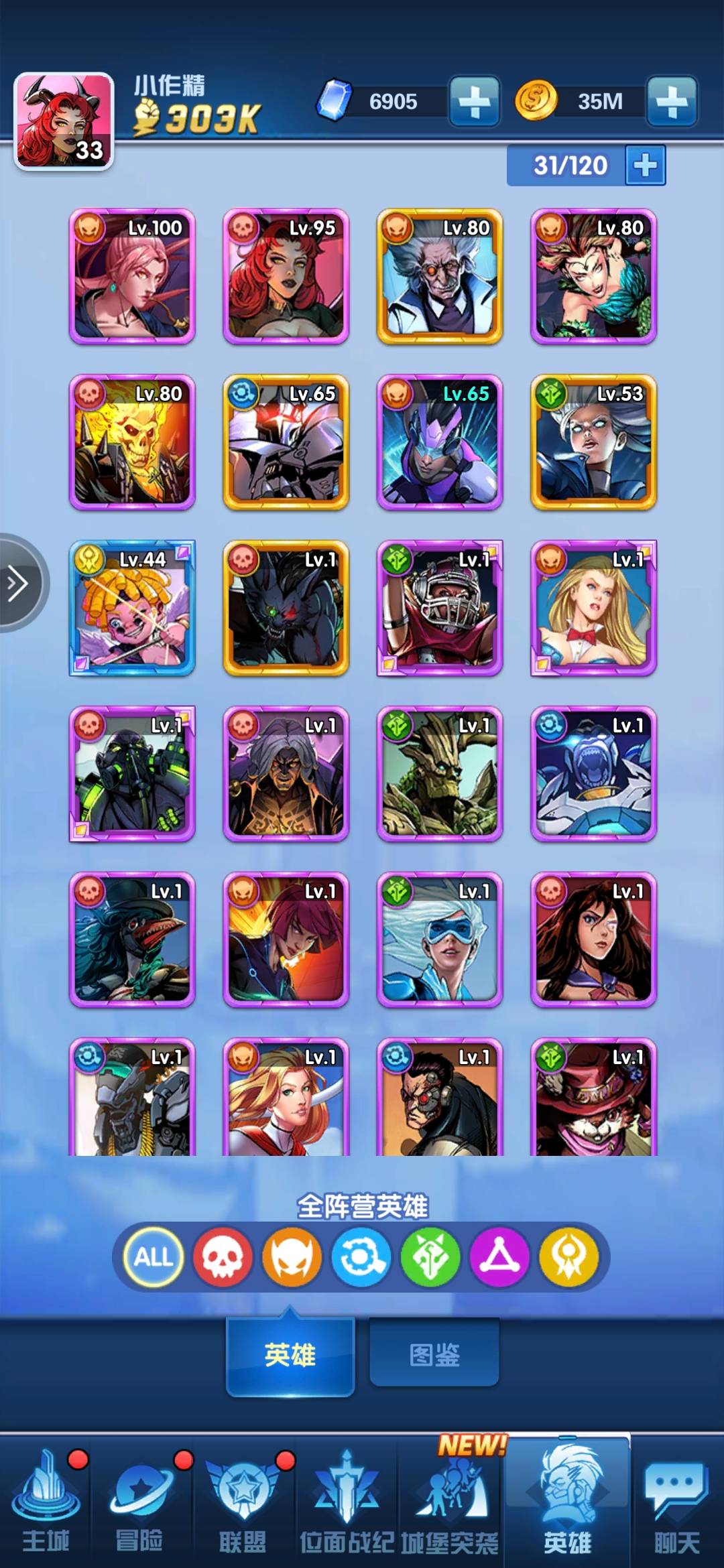
Task: Choose the tree creature hero card
Action: [x=440, y=774]
